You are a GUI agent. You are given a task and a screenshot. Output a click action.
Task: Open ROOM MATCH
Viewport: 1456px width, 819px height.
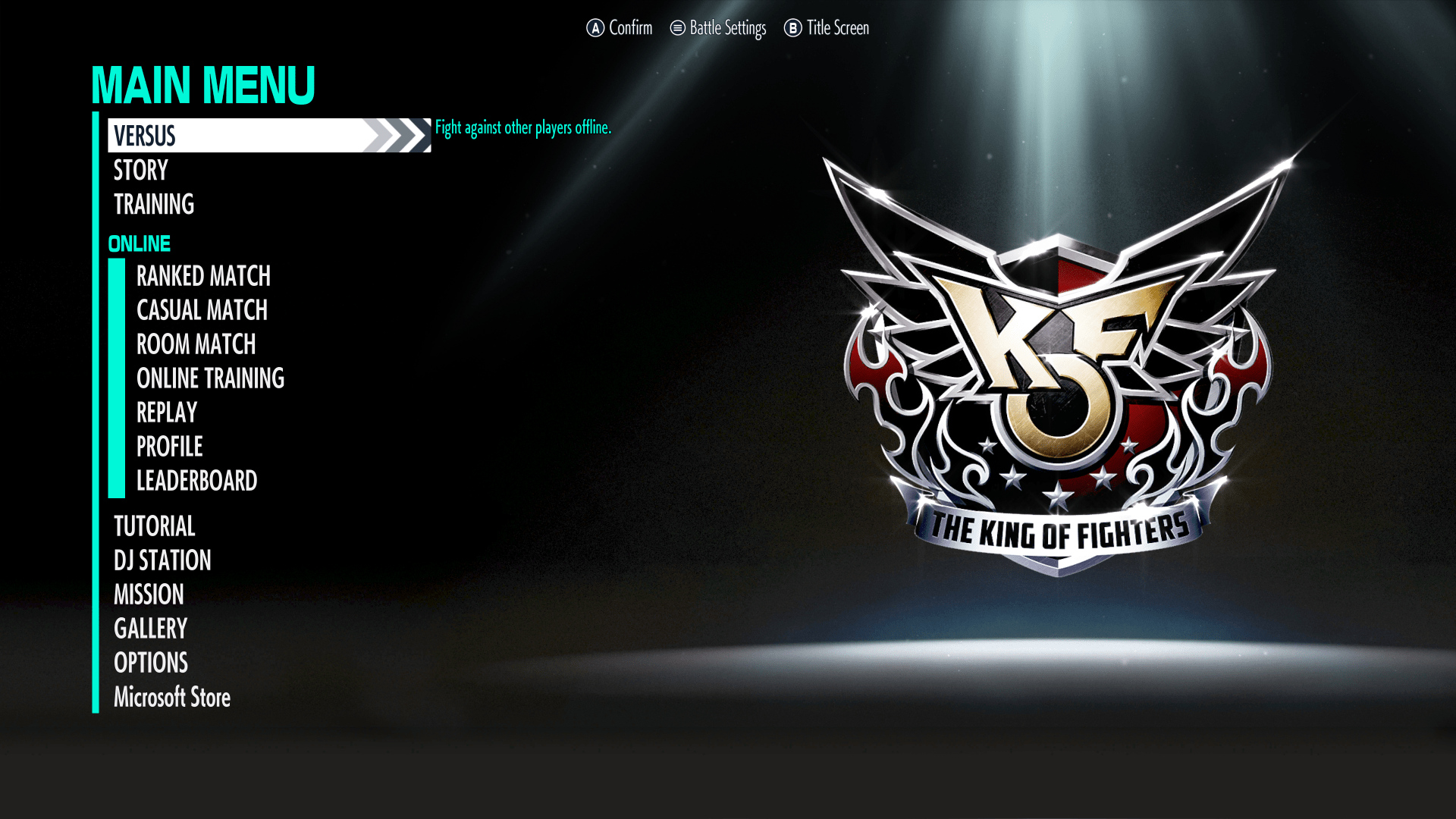196,344
